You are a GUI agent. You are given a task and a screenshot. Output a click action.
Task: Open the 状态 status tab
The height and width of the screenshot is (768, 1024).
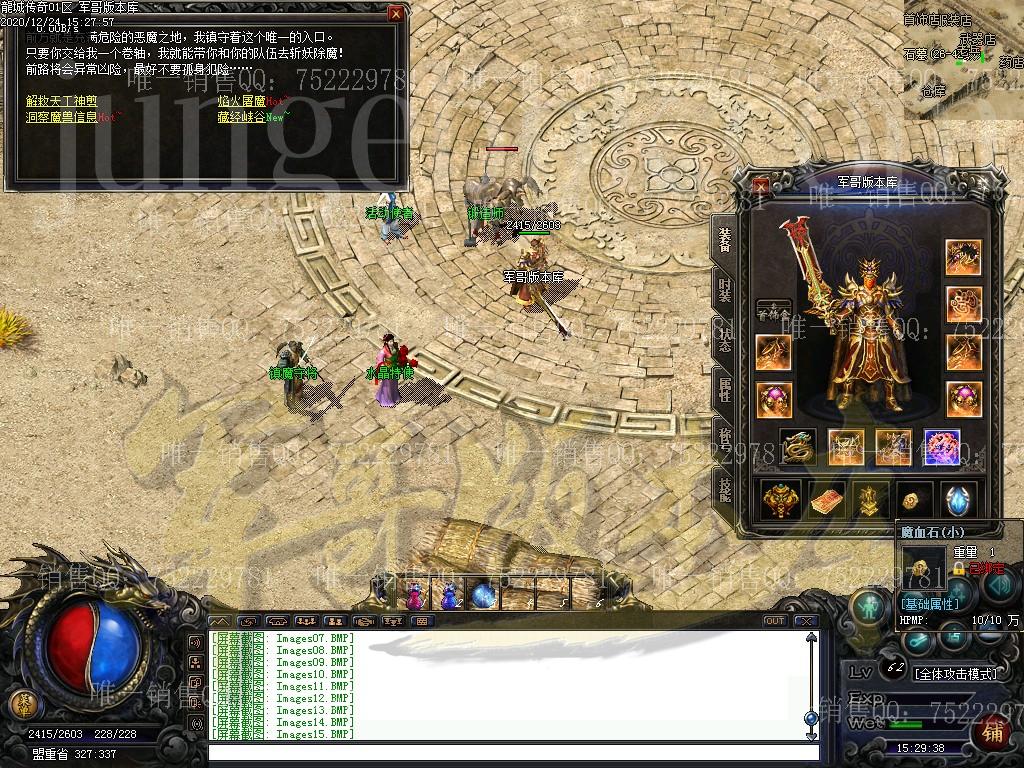724,340
